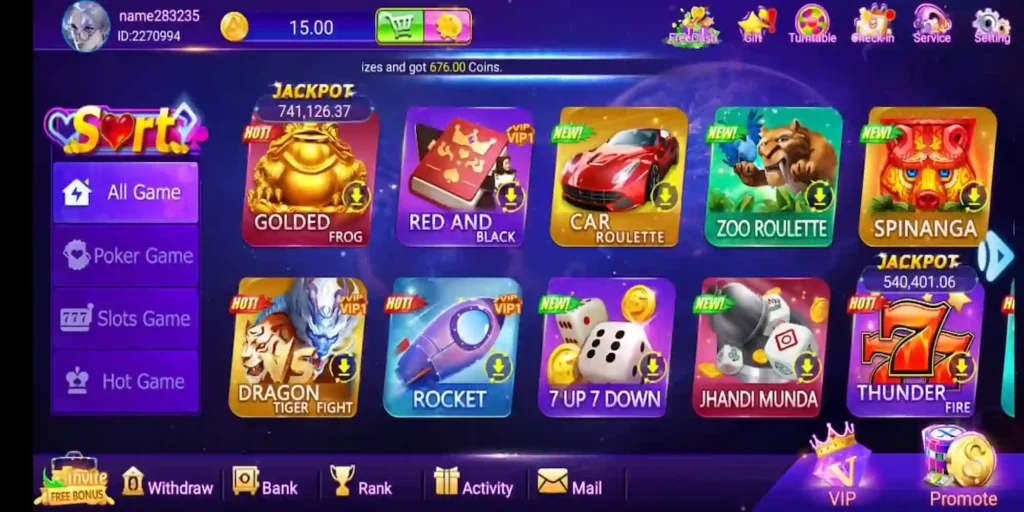
Task: Launch the Rocket game tile
Action: click(452, 348)
